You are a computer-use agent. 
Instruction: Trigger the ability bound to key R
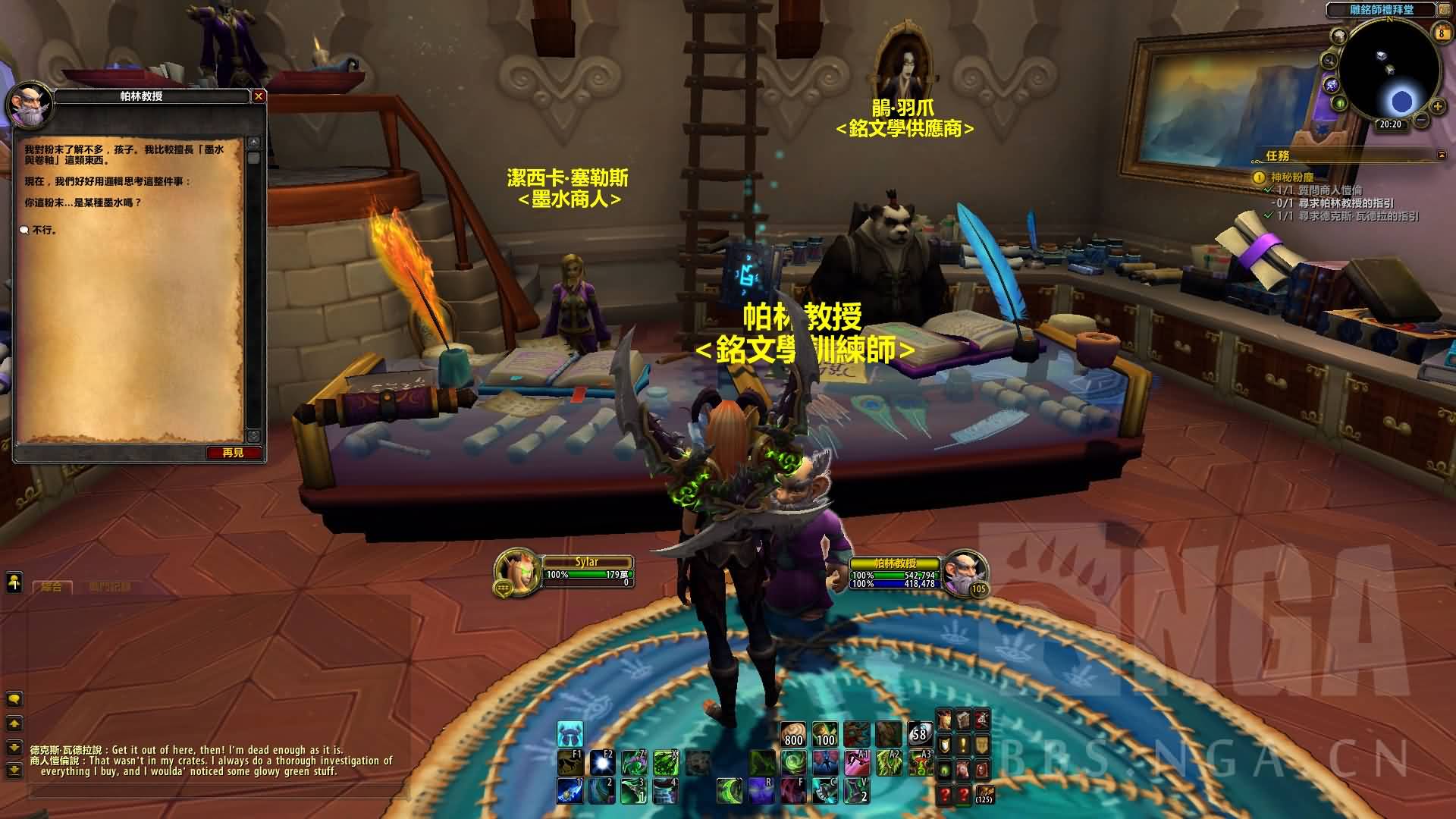[761, 791]
